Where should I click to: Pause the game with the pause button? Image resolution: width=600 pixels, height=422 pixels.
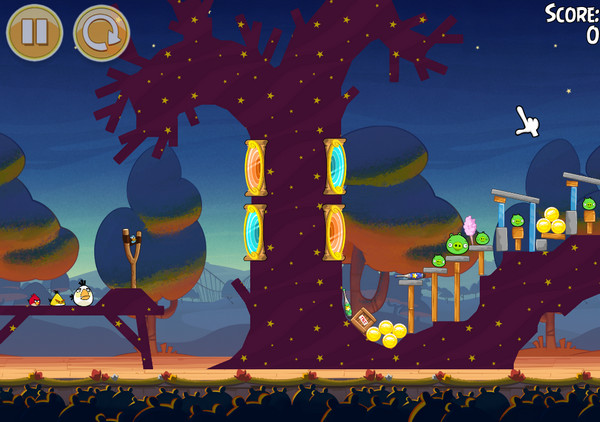tap(34, 32)
